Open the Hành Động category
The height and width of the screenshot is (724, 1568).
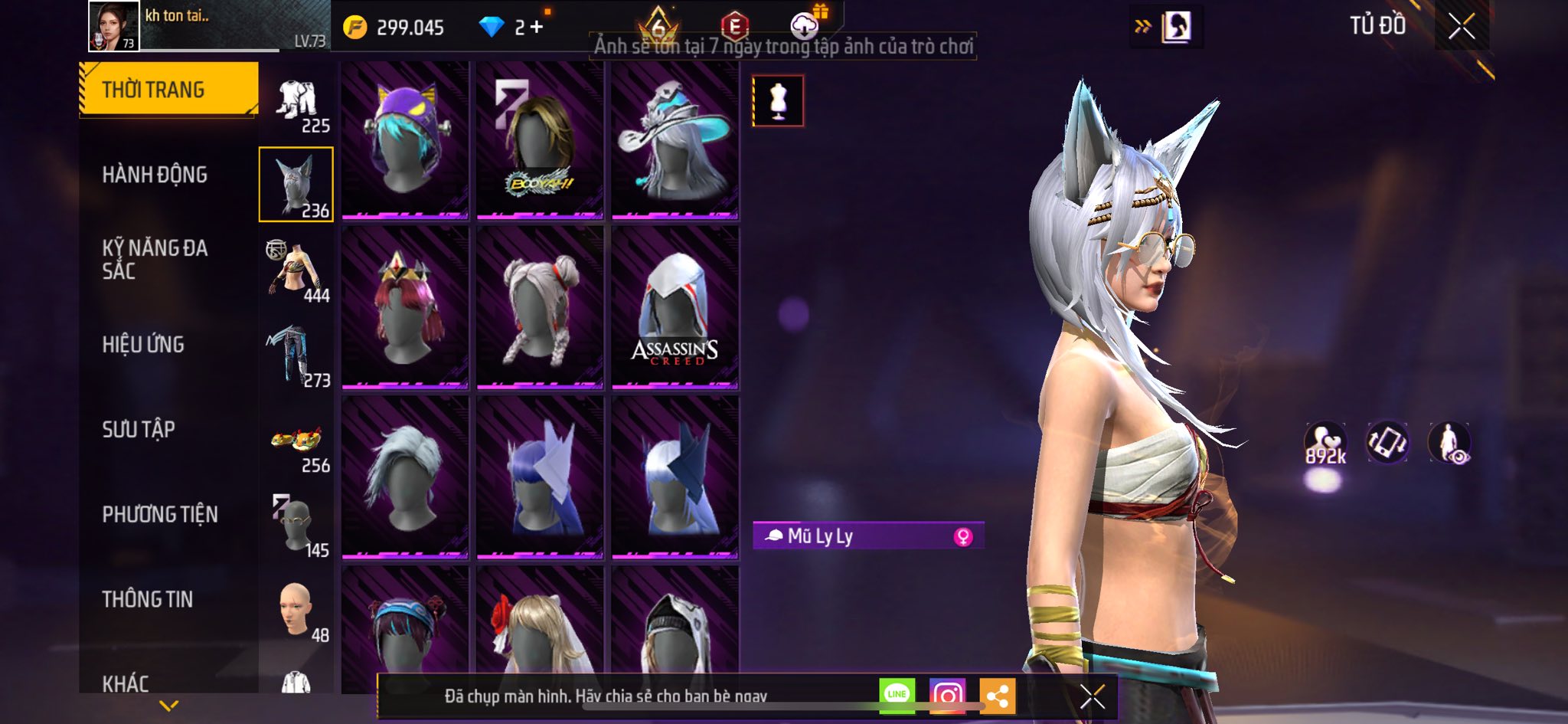coord(155,175)
